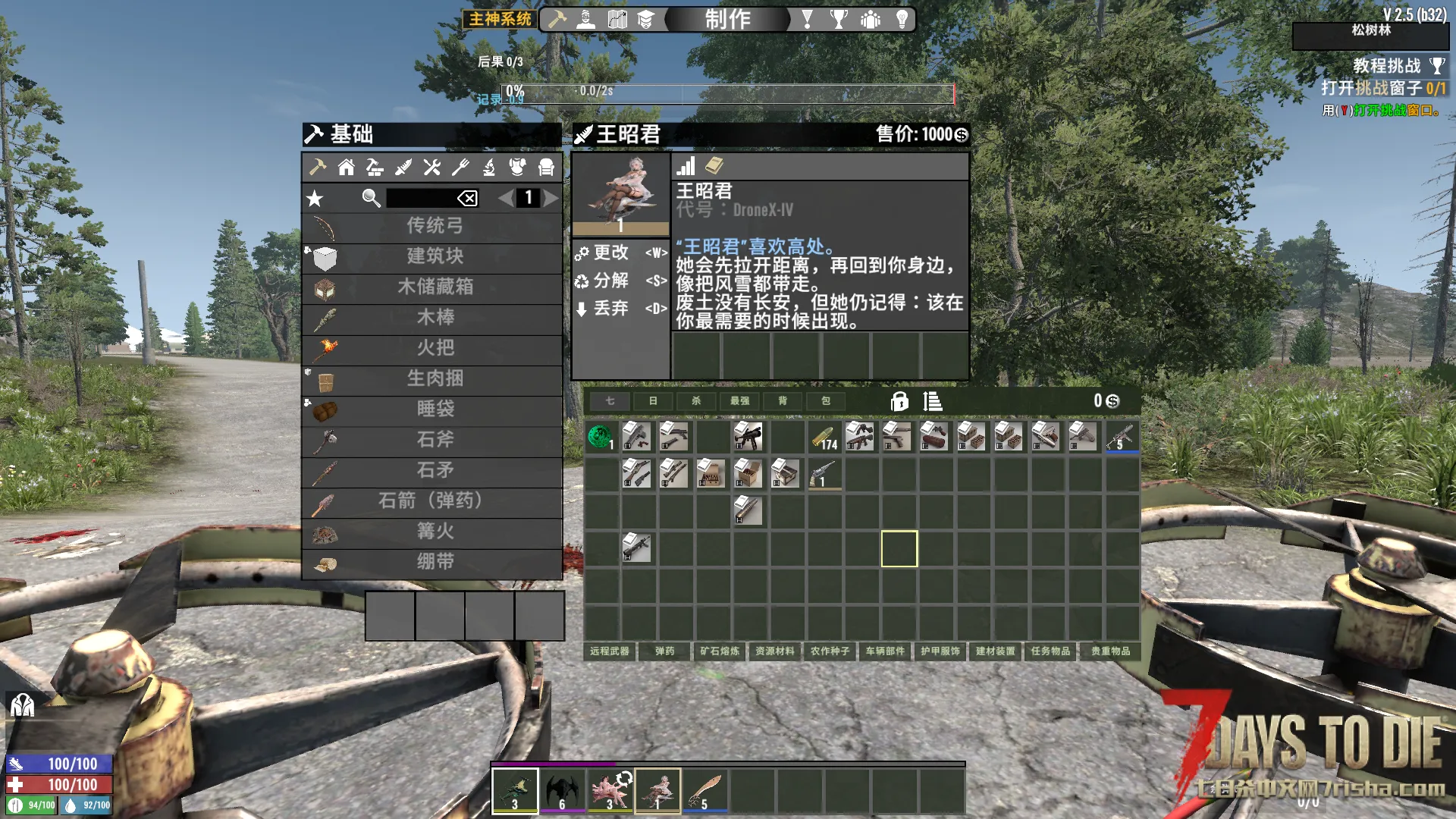
Task: Clear the recipe search box
Action: tap(467, 198)
